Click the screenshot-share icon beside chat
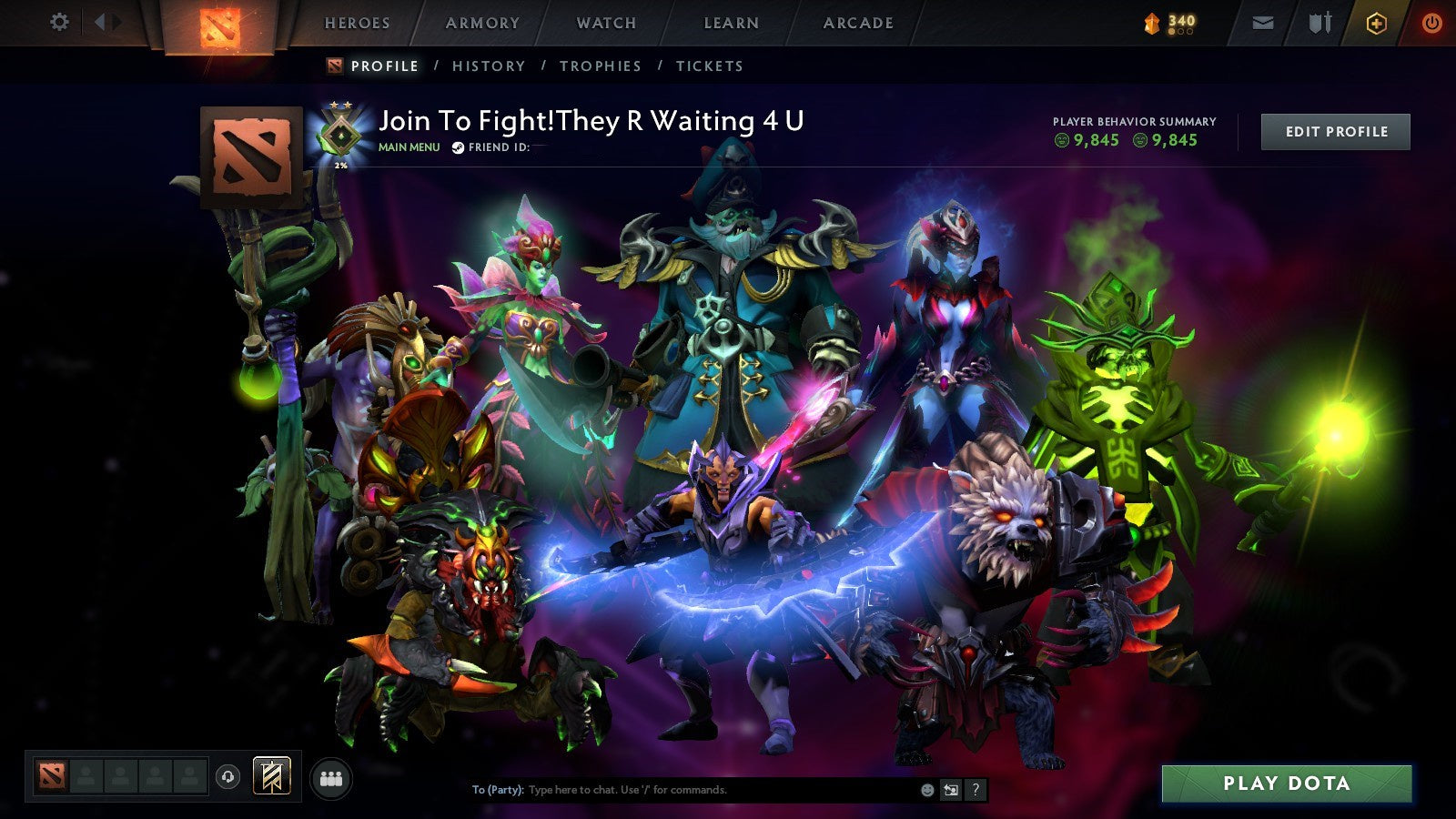1456x819 pixels. [951, 790]
